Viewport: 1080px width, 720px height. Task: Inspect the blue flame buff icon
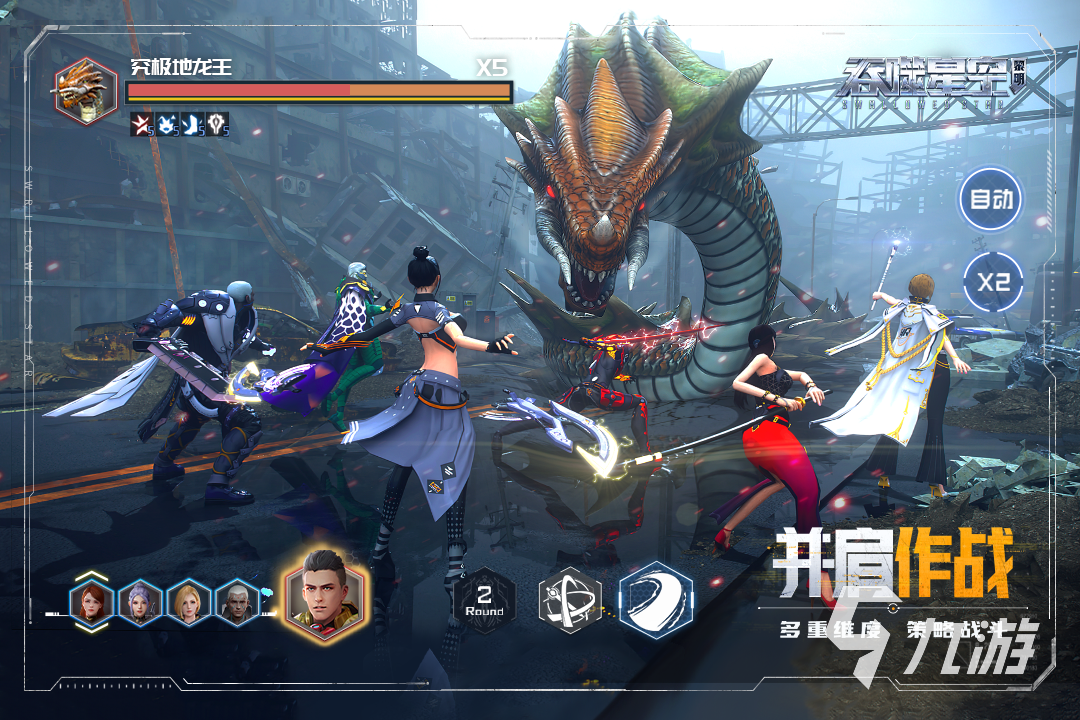tap(167, 125)
